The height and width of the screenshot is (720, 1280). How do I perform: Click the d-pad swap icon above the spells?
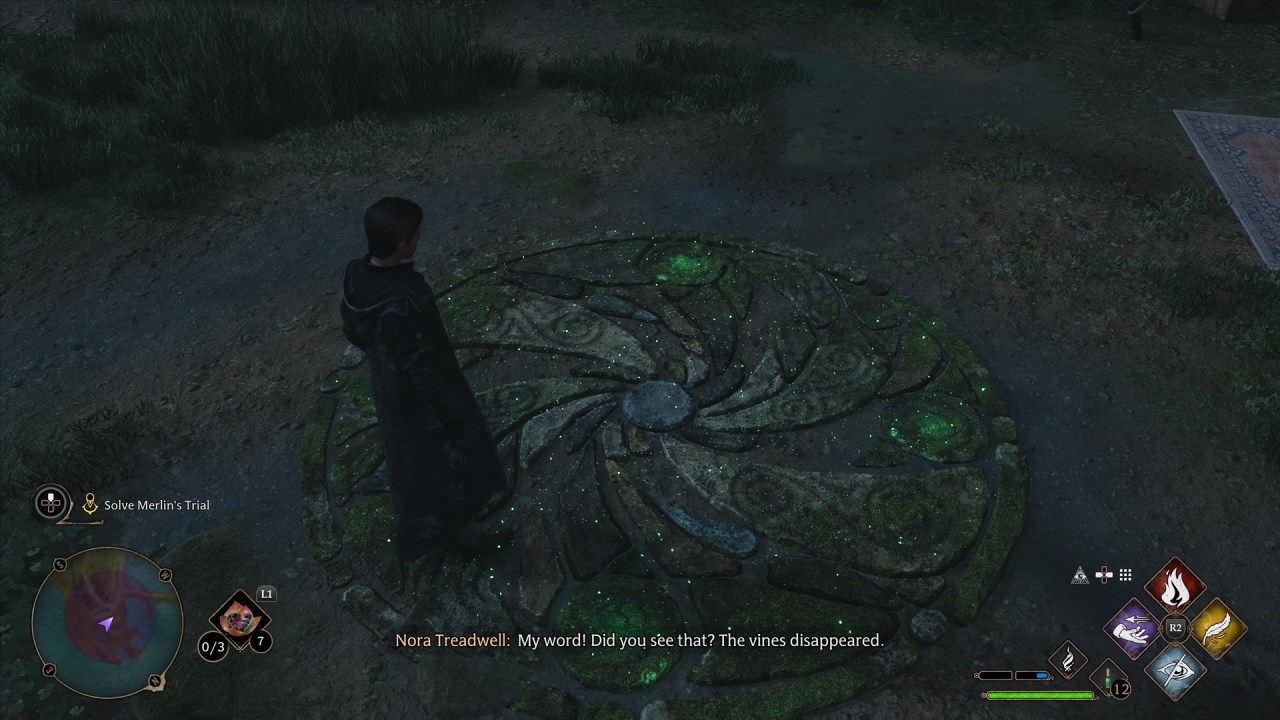point(1104,575)
